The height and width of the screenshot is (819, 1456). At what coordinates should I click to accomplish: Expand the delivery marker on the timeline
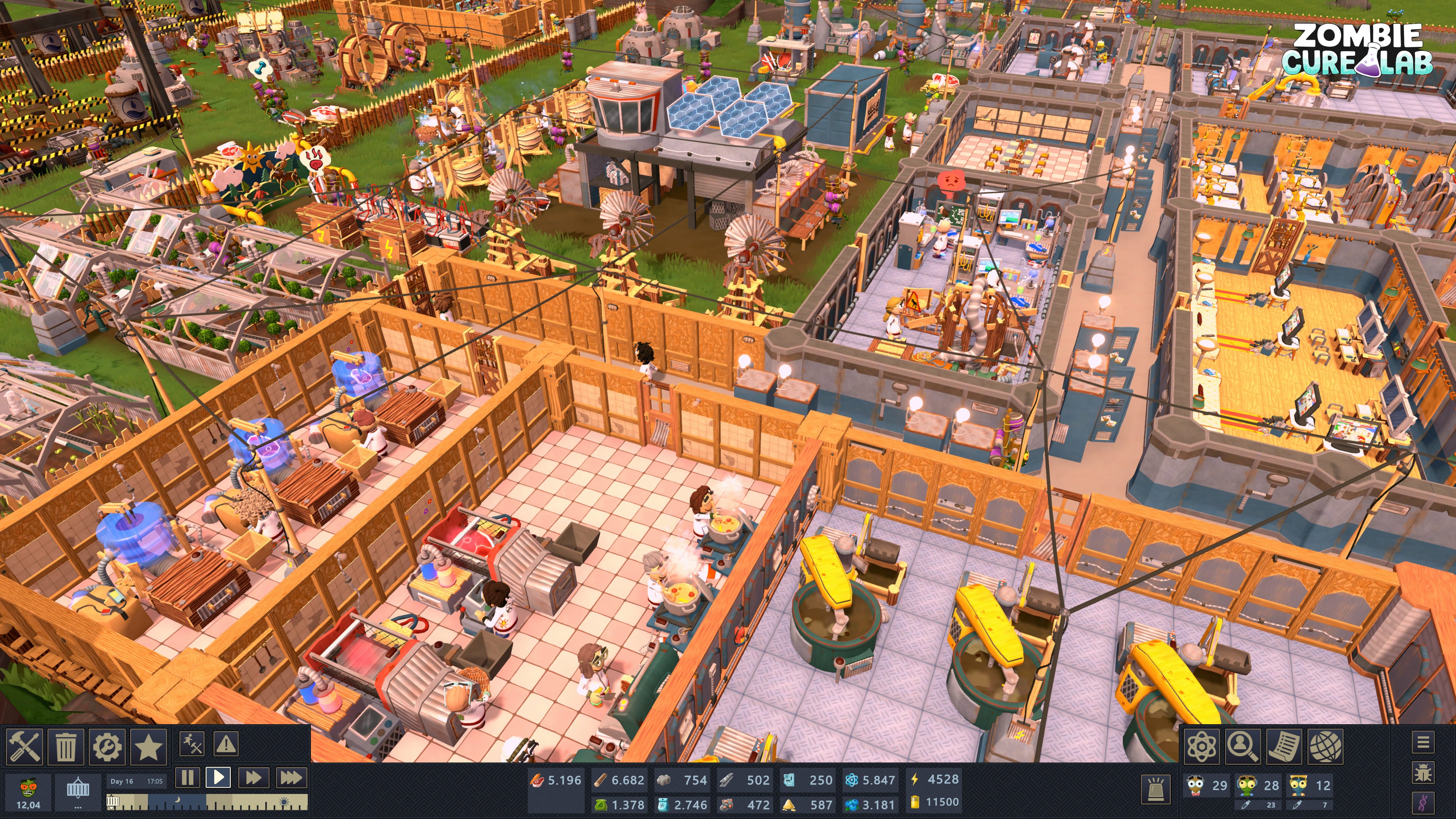(x=113, y=804)
